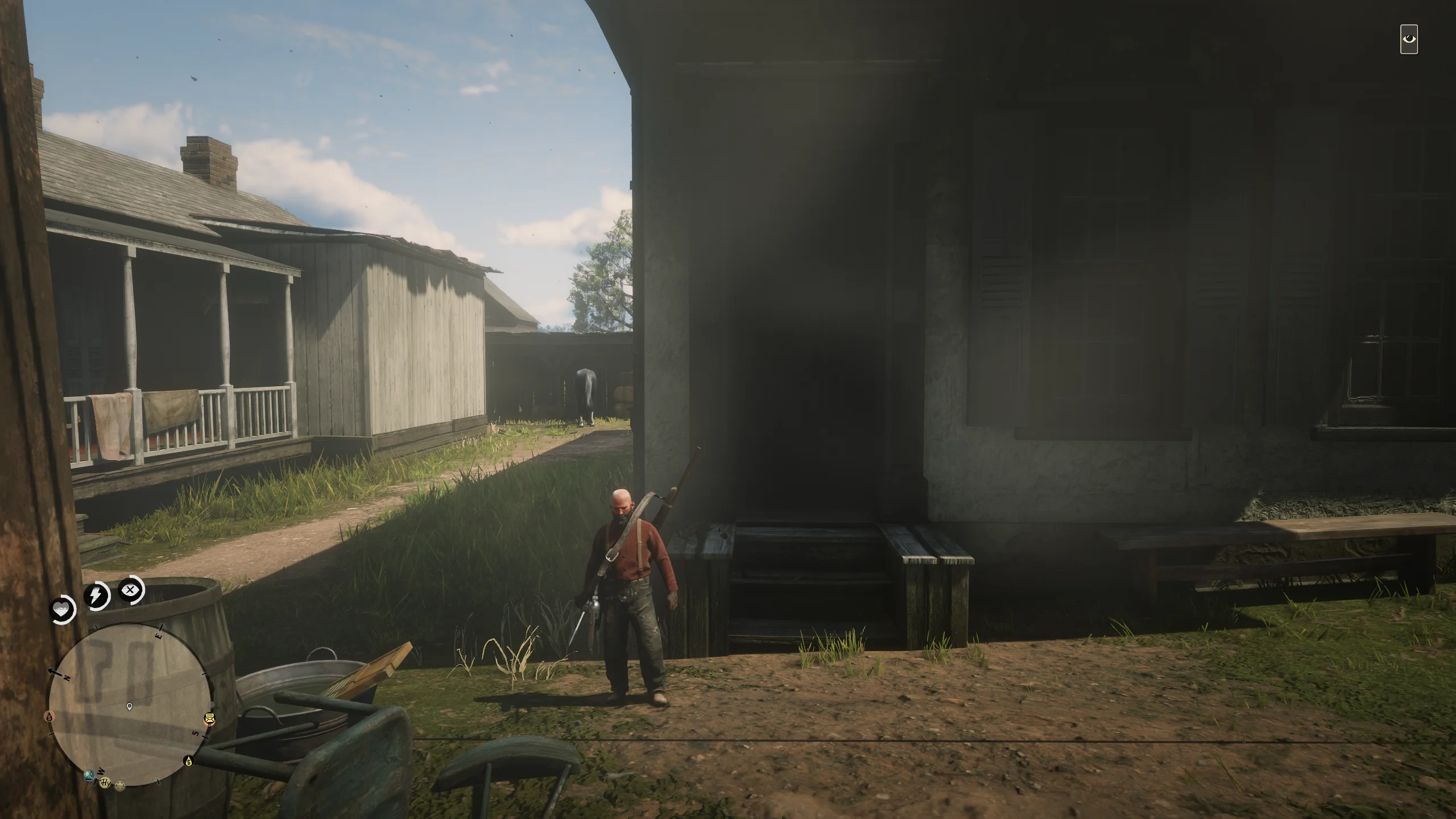Open the circular minimap

pyautogui.click(x=130, y=705)
